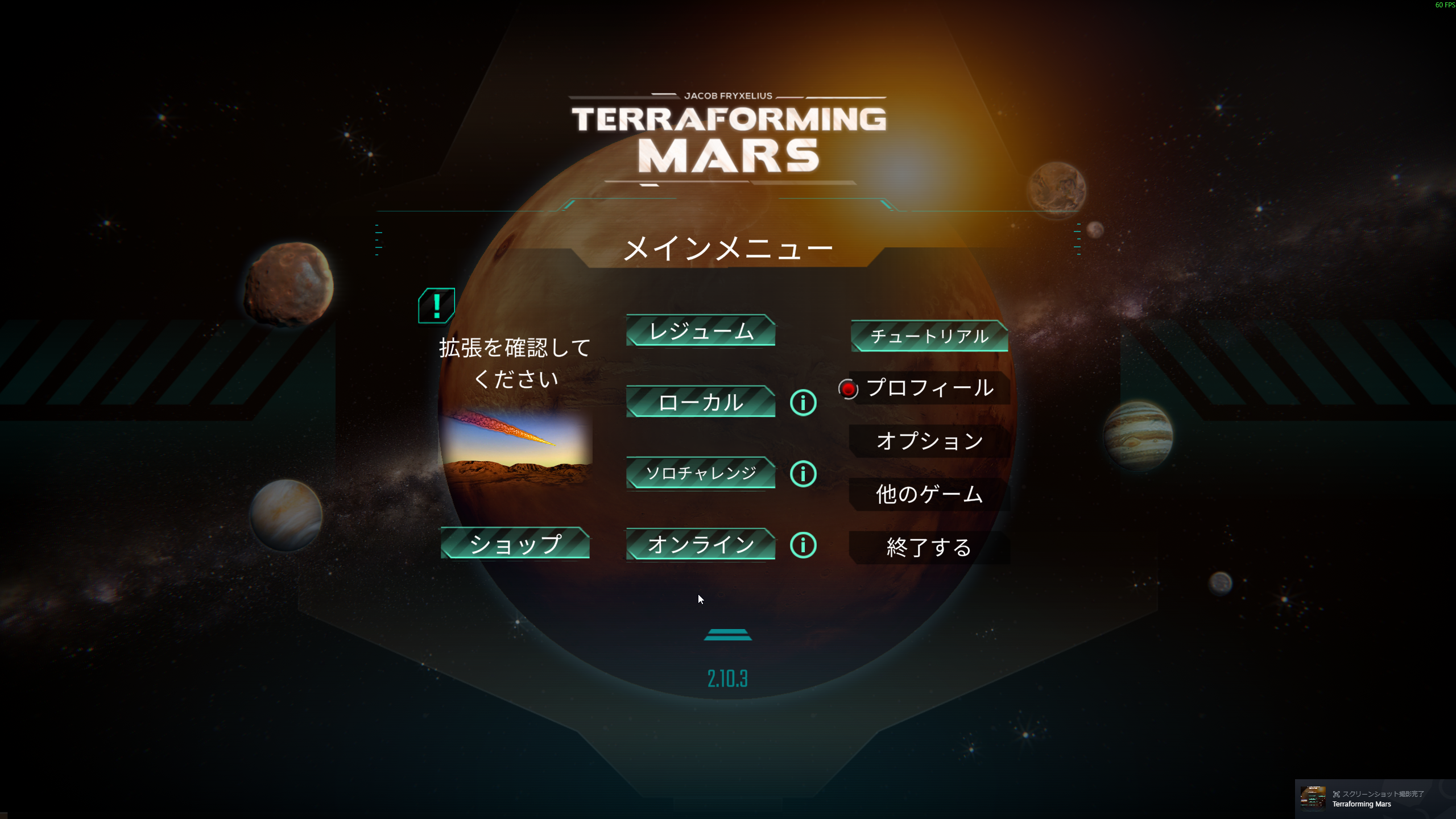Click the レジューム (Resume) button

click(x=701, y=330)
